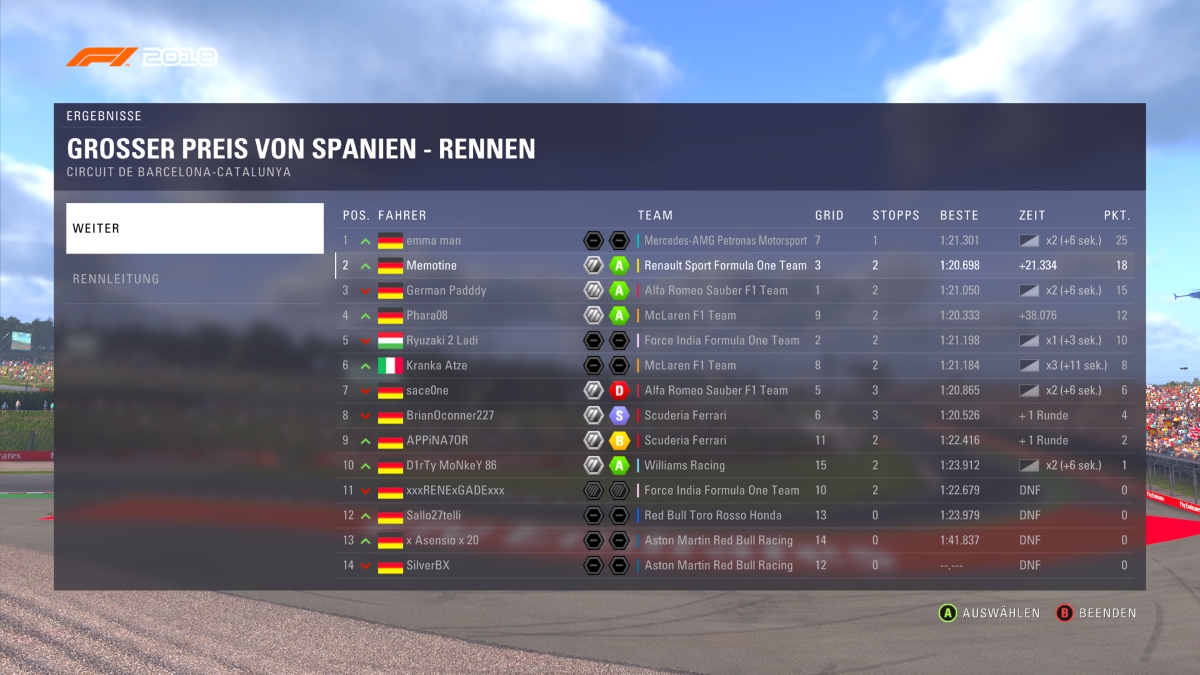Select the sace0ne driver row
Viewport: 1200px width, 675px height.
pos(735,391)
